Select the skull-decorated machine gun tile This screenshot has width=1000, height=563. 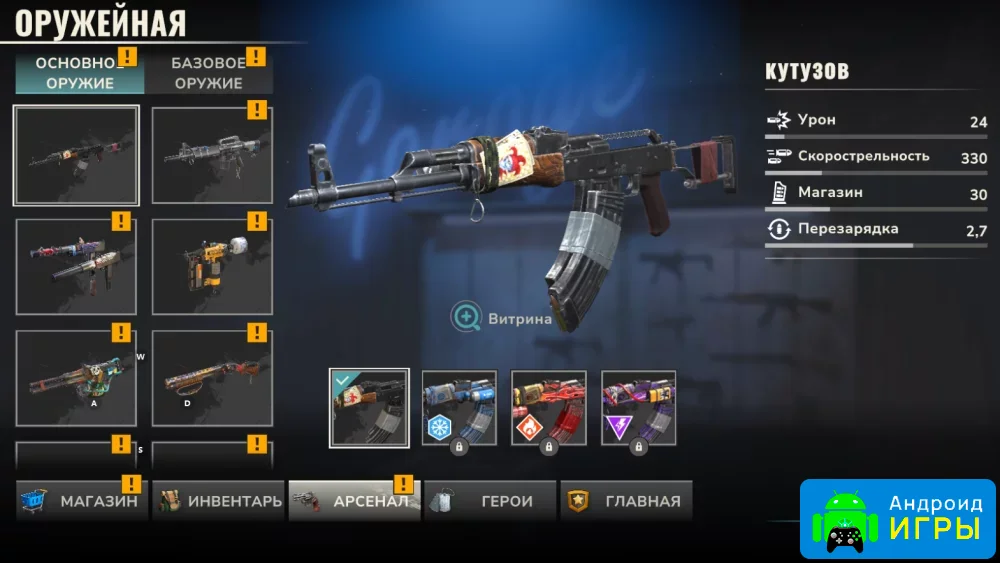click(x=76, y=378)
